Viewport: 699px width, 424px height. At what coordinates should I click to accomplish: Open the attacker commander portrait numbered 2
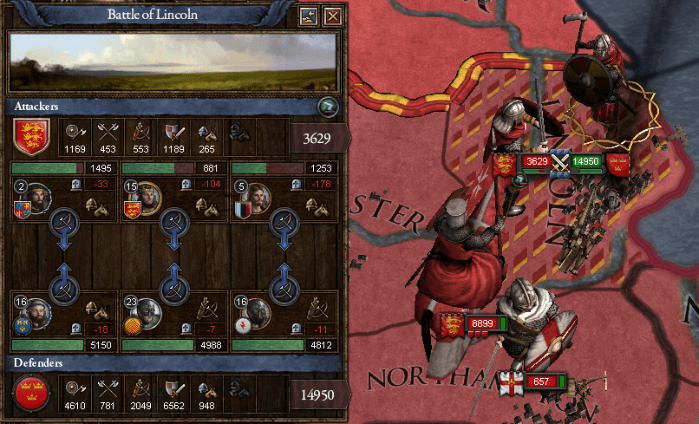tap(38, 198)
